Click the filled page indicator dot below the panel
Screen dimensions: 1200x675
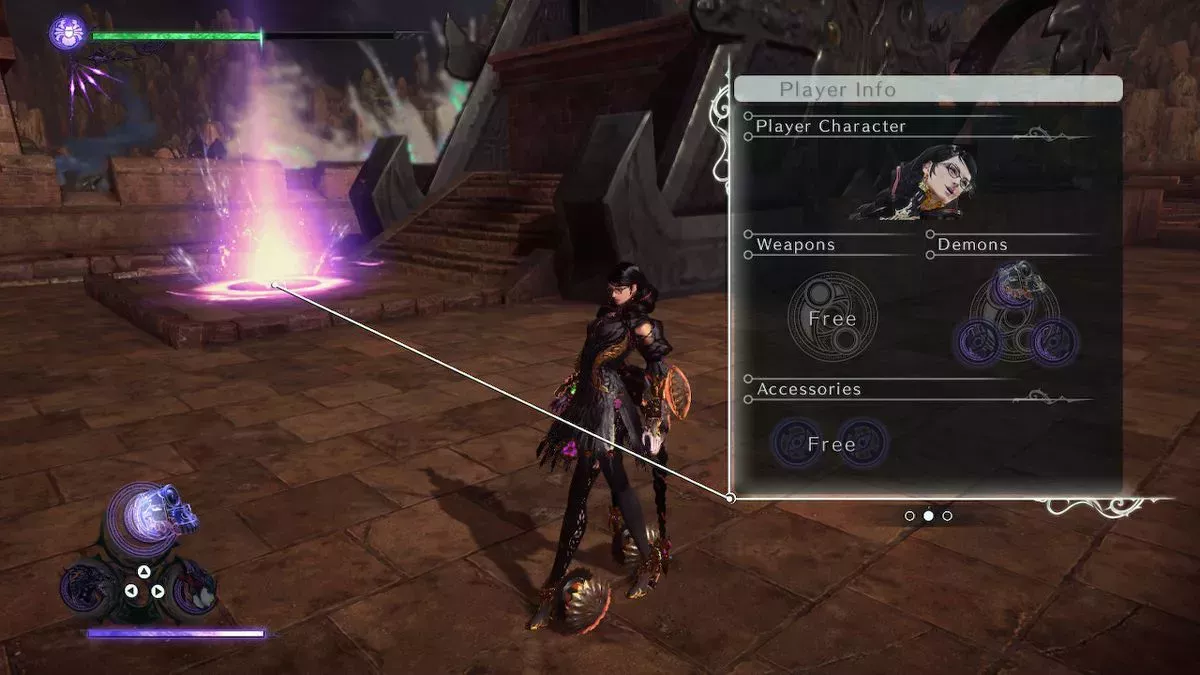click(928, 516)
